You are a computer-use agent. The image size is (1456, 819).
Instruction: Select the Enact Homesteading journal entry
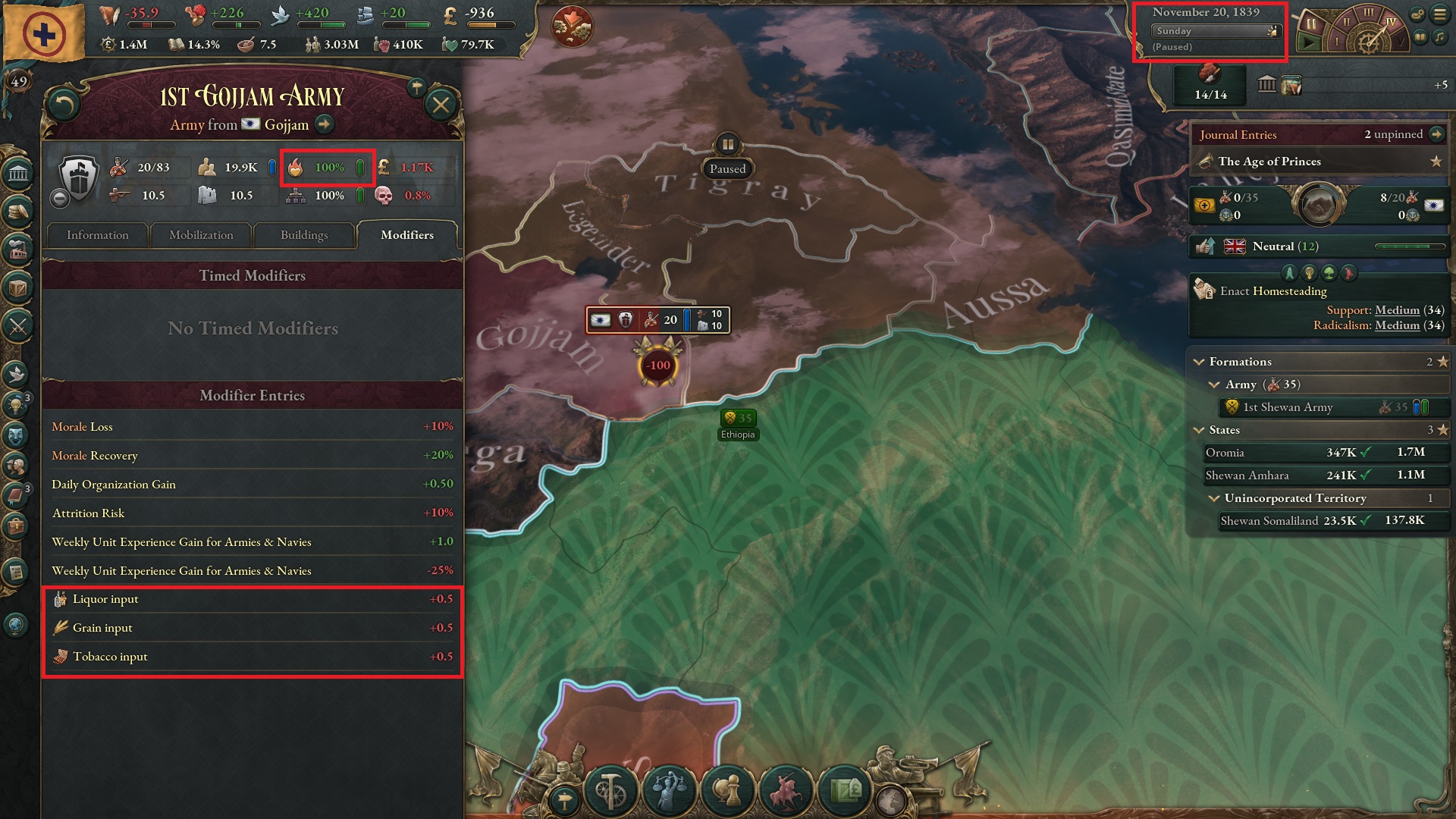1272,291
